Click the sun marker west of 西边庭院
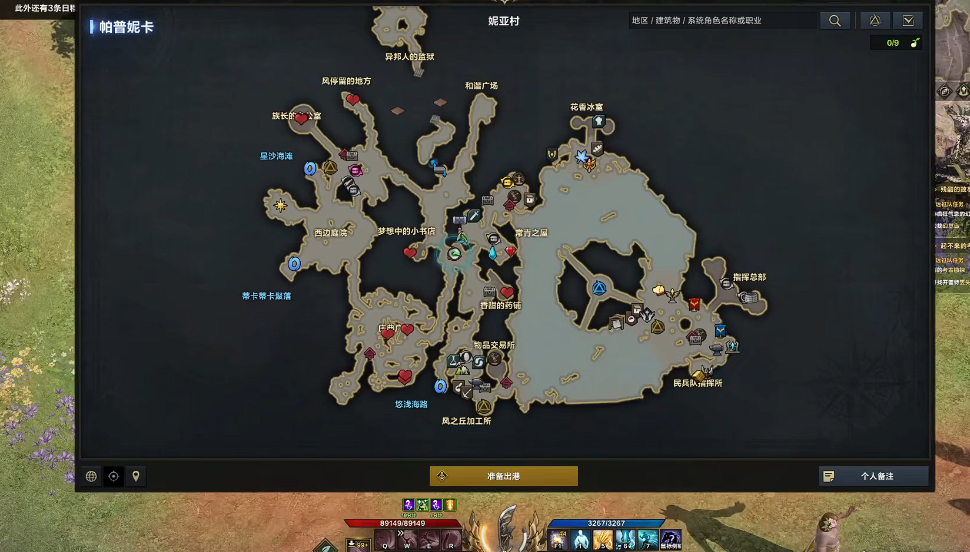This screenshot has width=970, height=552. click(281, 204)
